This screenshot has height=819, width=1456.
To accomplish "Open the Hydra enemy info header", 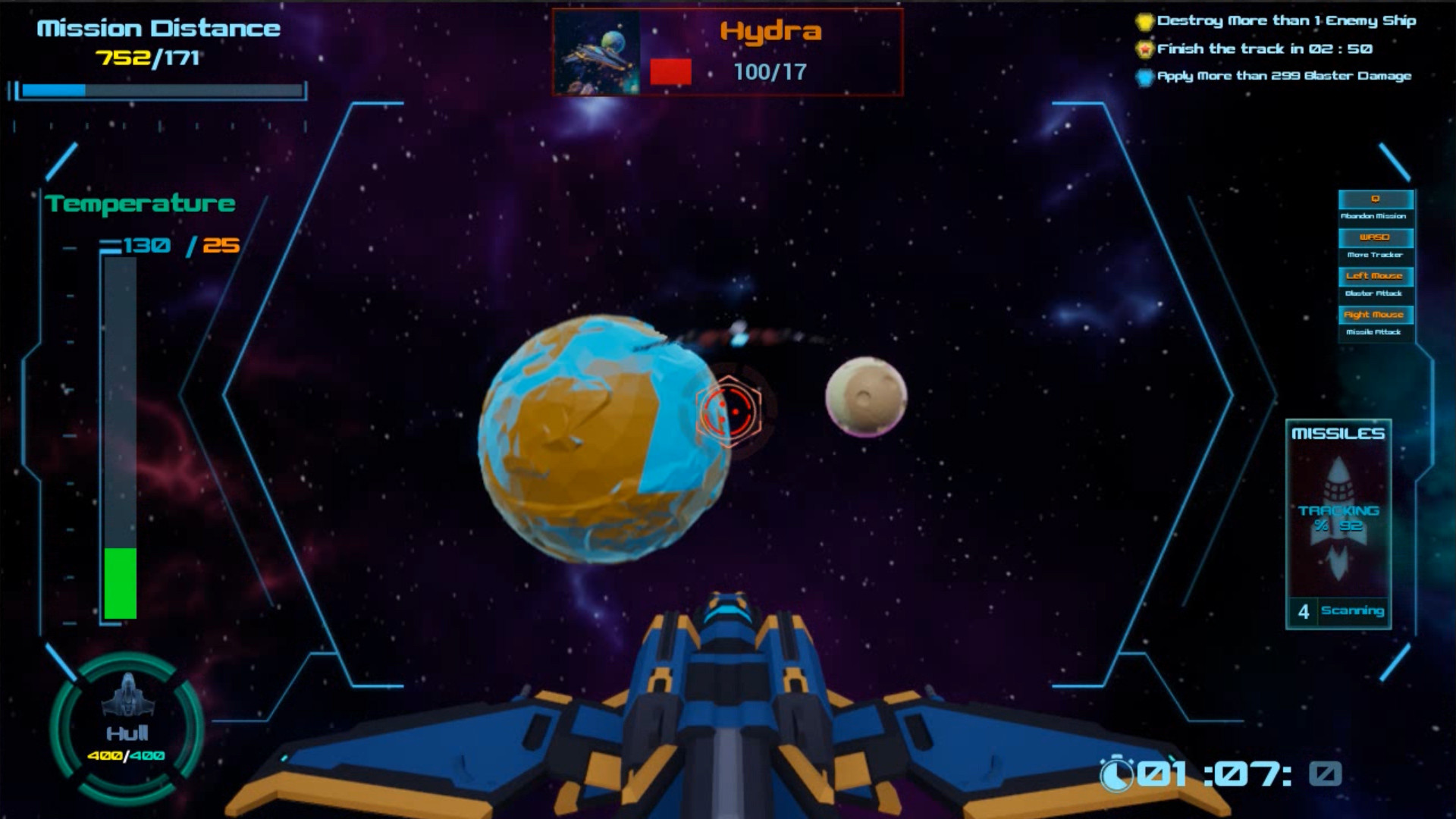I will 771,32.
